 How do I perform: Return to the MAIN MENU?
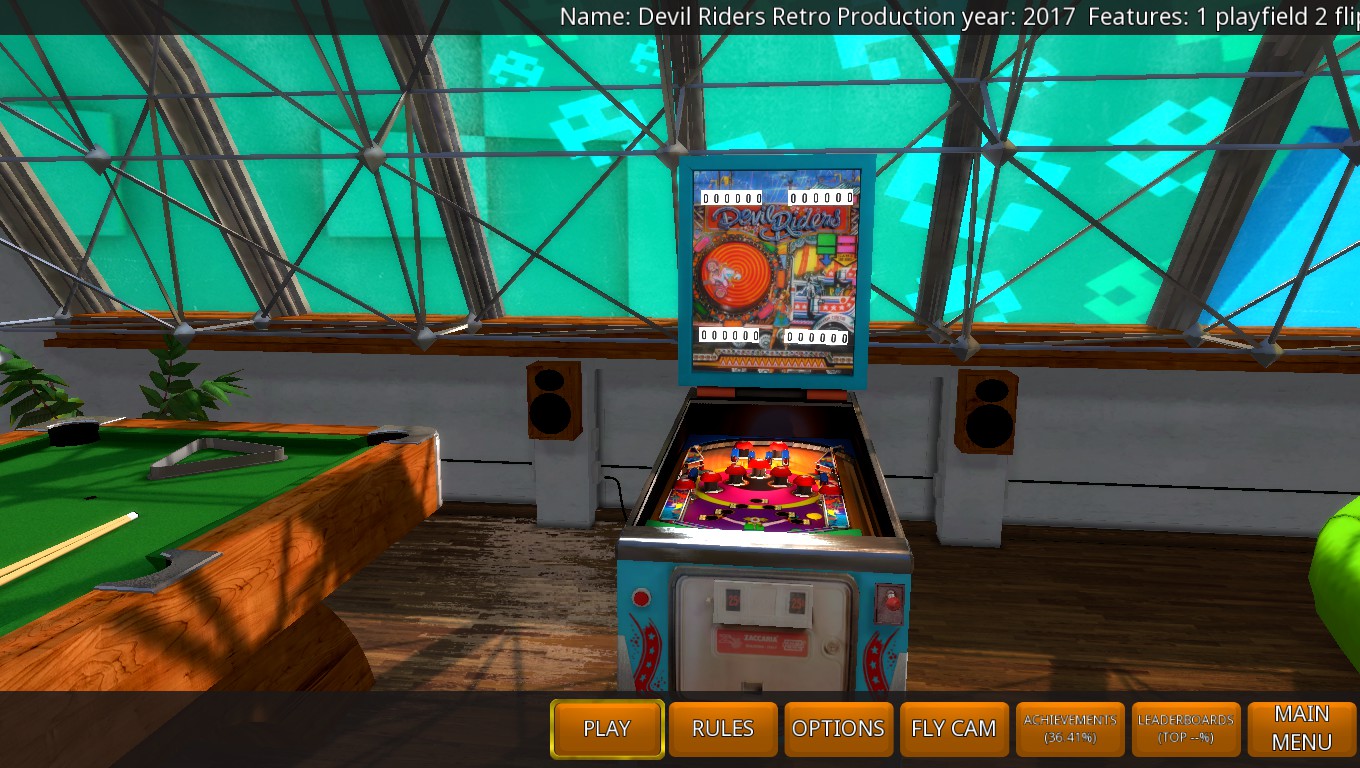[x=1301, y=728]
